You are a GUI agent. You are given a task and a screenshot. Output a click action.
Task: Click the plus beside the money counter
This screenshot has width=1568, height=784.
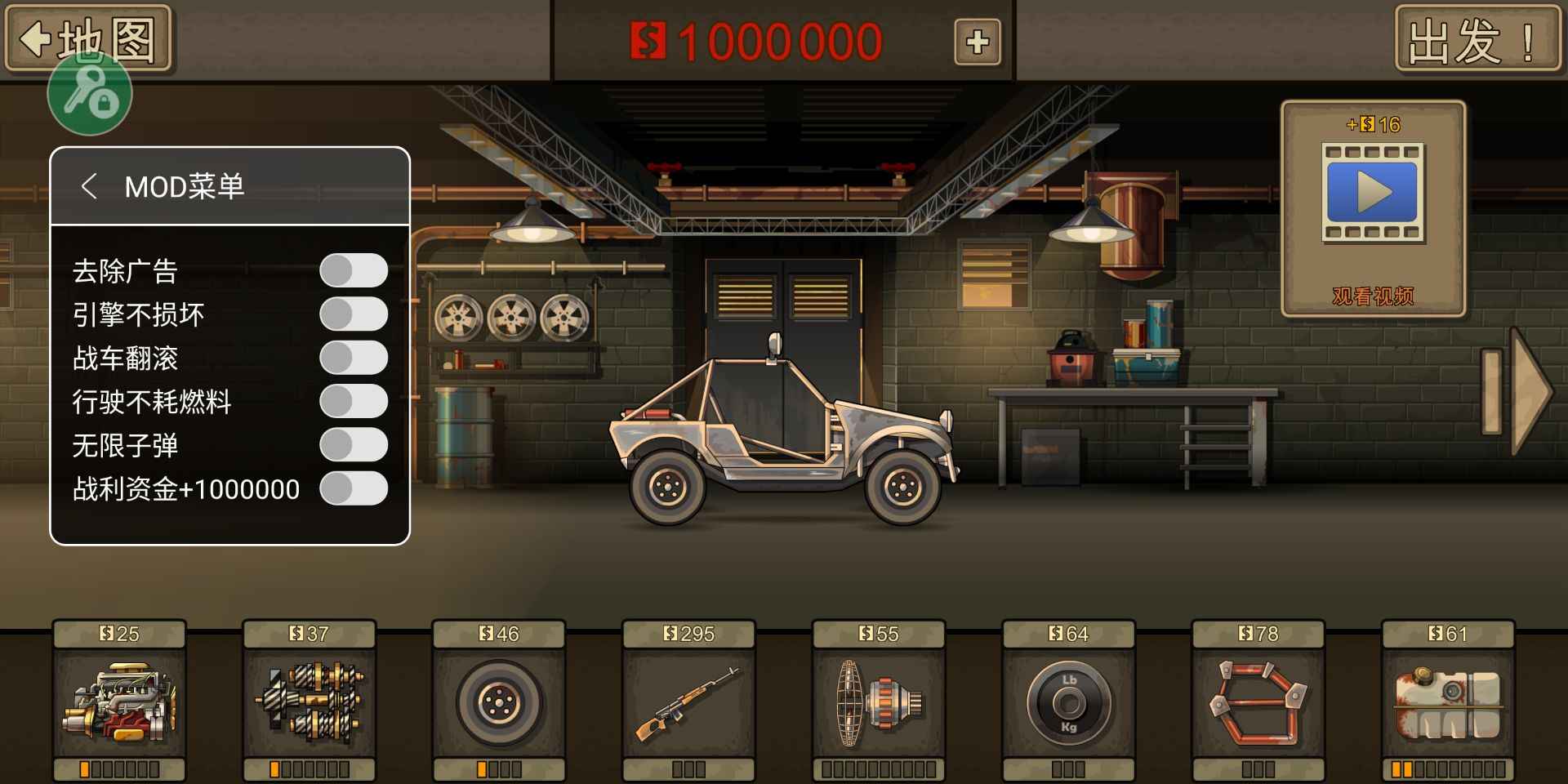point(978,41)
